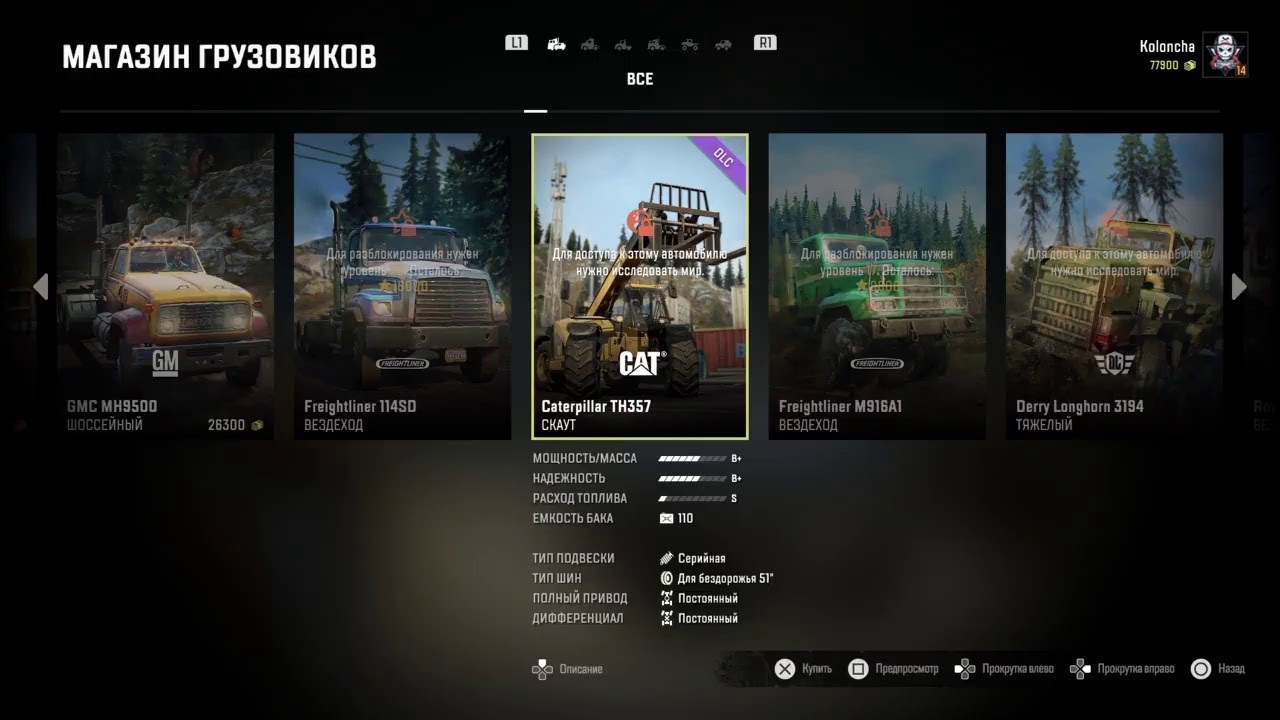Select the GMC MH9500 truck card

(x=165, y=286)
